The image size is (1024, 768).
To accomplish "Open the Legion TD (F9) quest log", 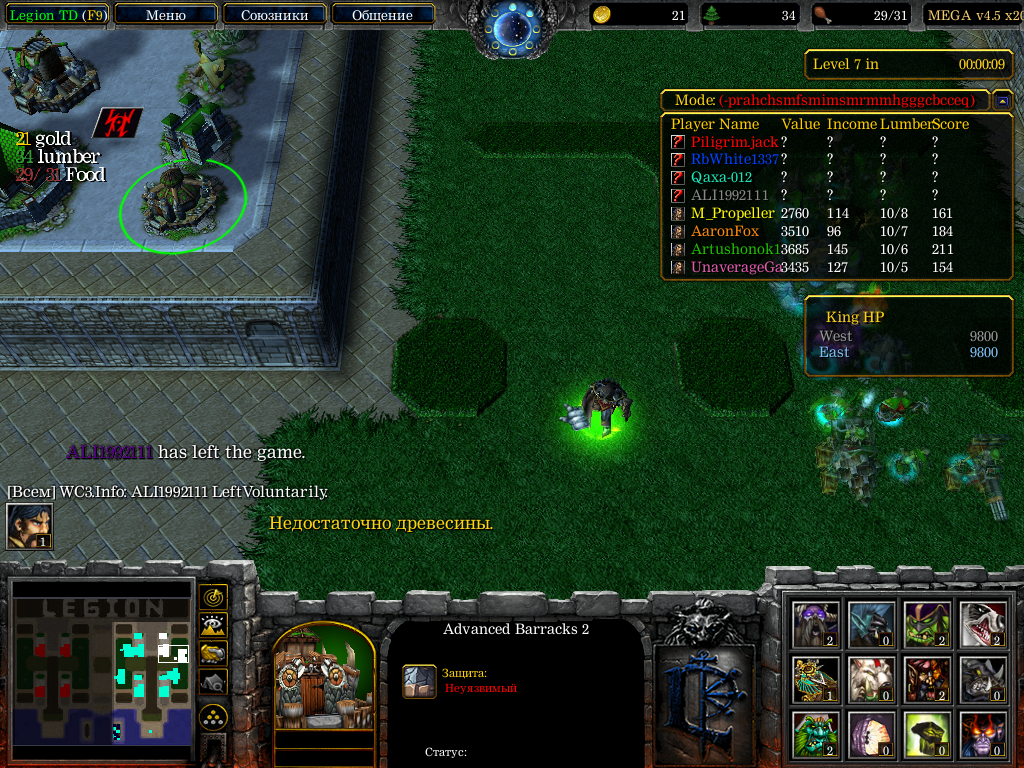I will click(56, 15).
